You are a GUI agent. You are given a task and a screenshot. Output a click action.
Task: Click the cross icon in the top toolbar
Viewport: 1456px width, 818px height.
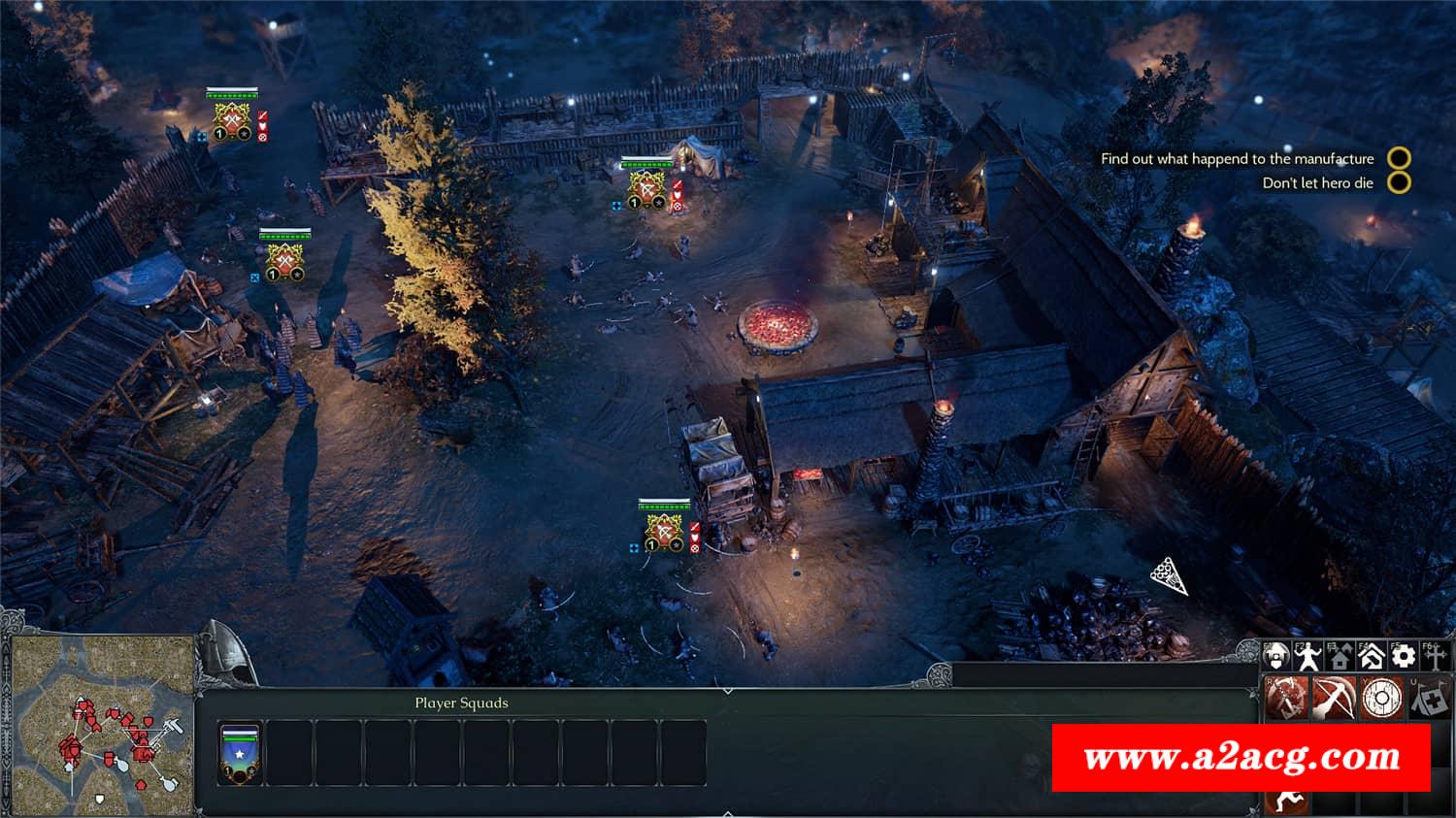point(1434,657)
